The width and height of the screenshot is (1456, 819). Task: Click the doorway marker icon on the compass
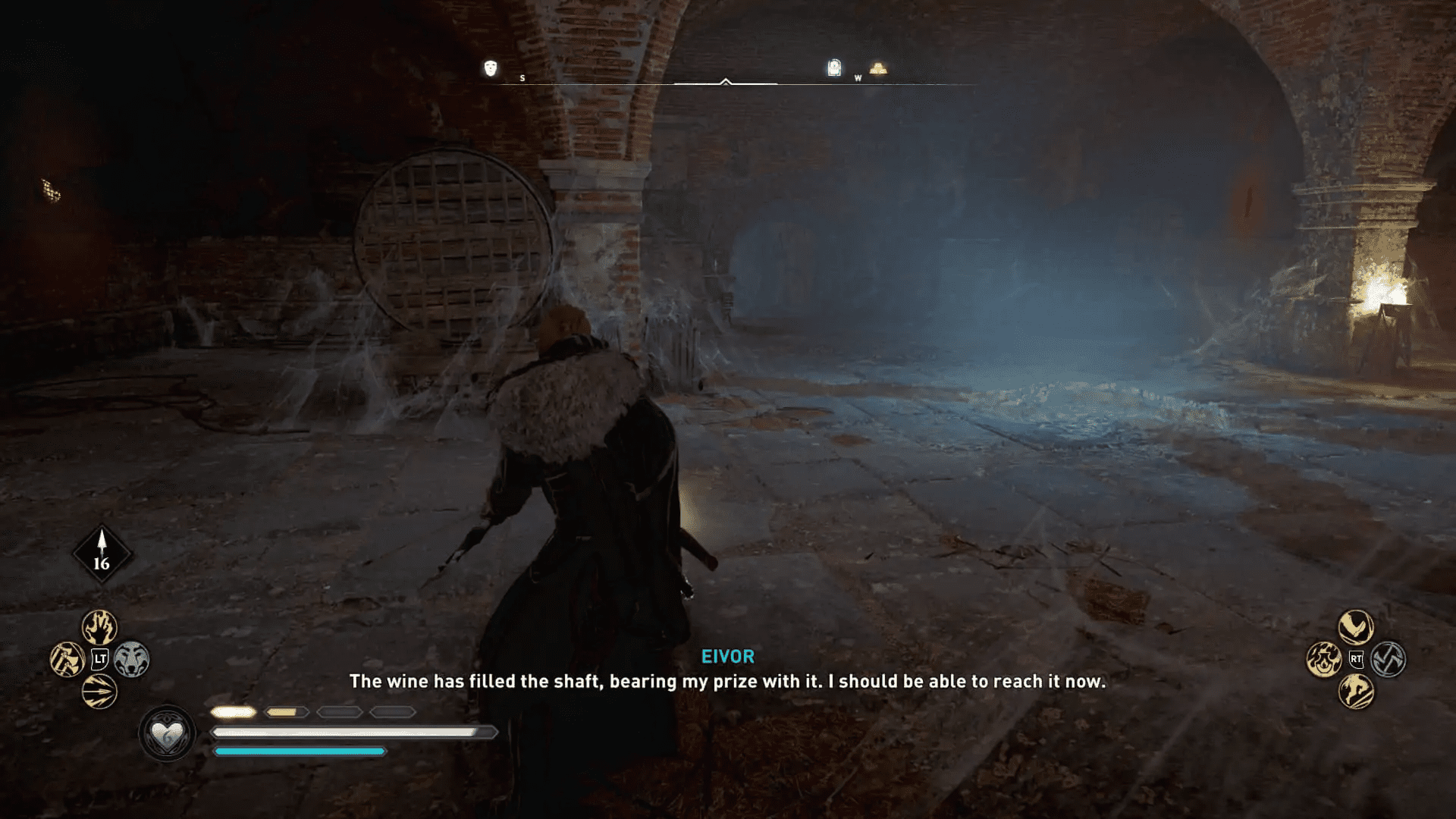(x=833, y=68)
